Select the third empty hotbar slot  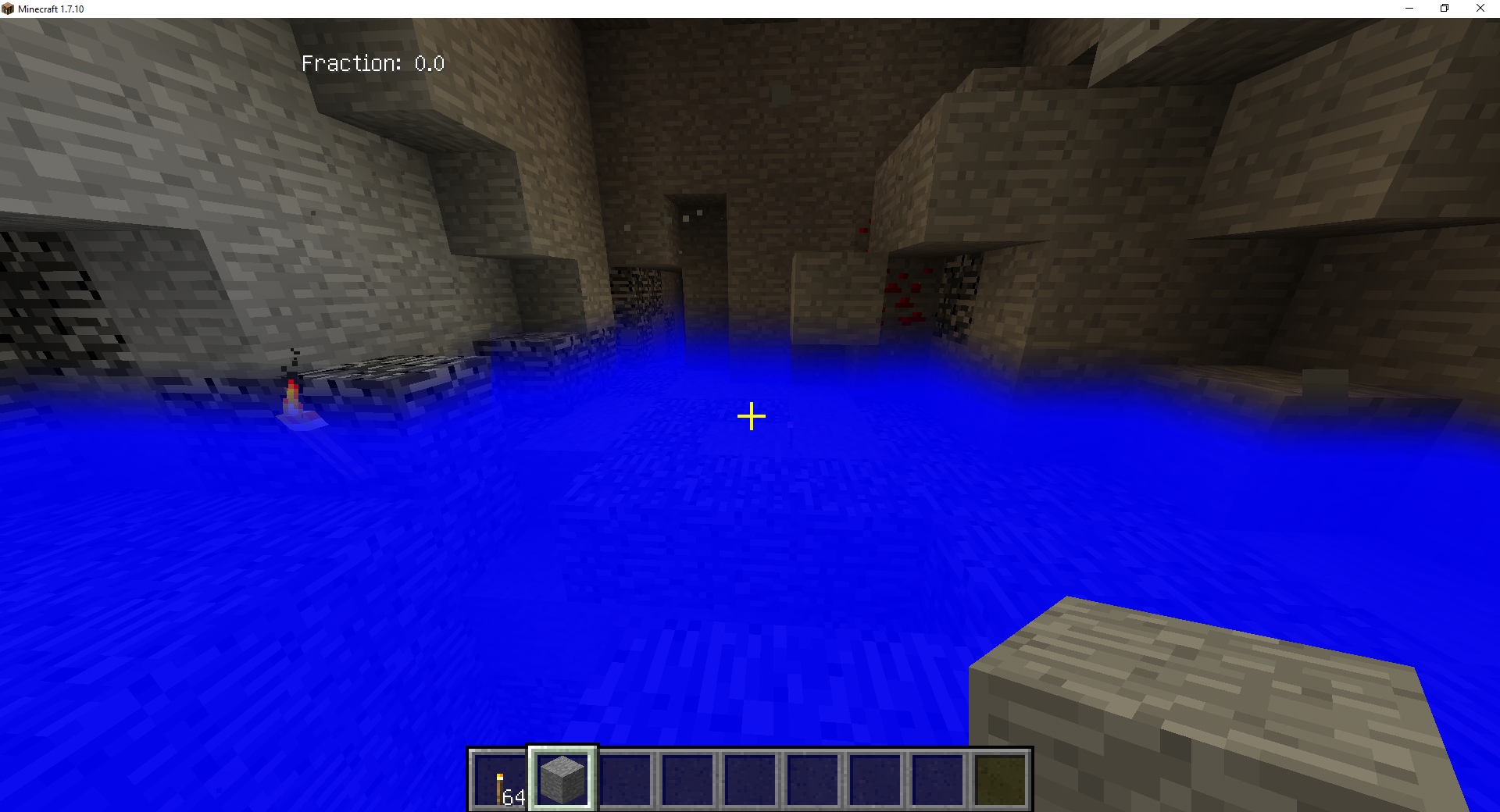click(x=626, y=779)
